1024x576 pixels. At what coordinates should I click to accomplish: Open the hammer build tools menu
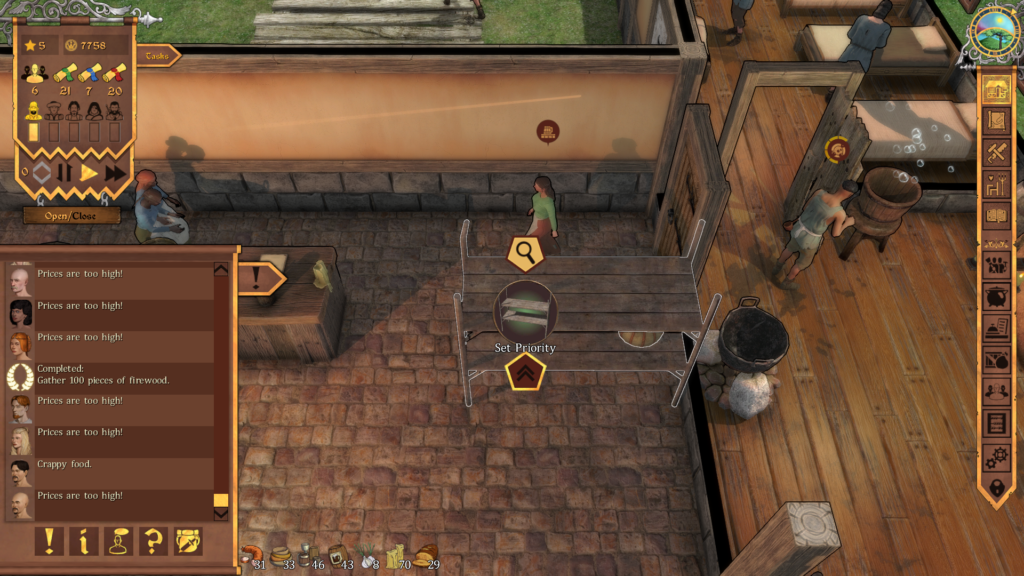[996, 152]
